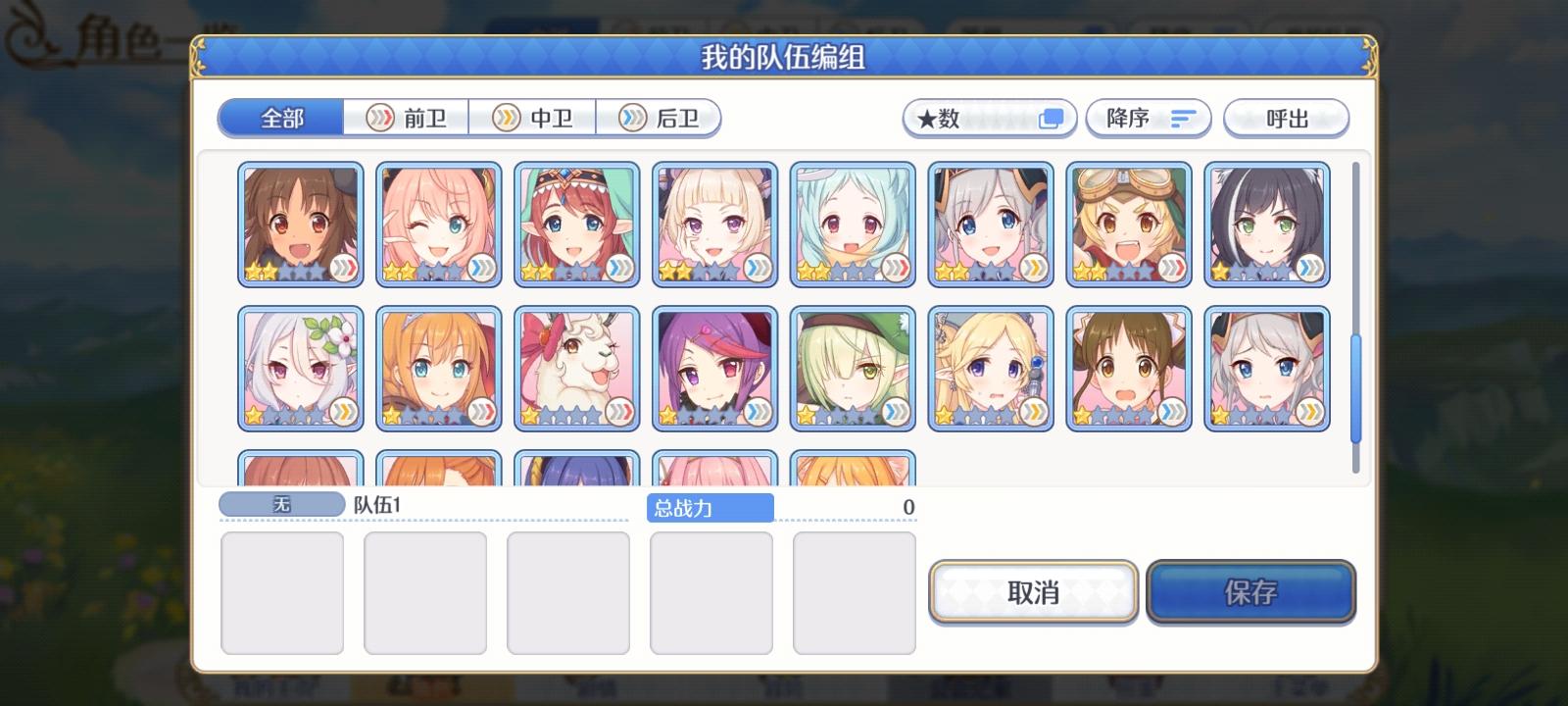Switch to the 全部 tab
The height and width of the screenshot is (706, 1568).
(x=279, y=117)
